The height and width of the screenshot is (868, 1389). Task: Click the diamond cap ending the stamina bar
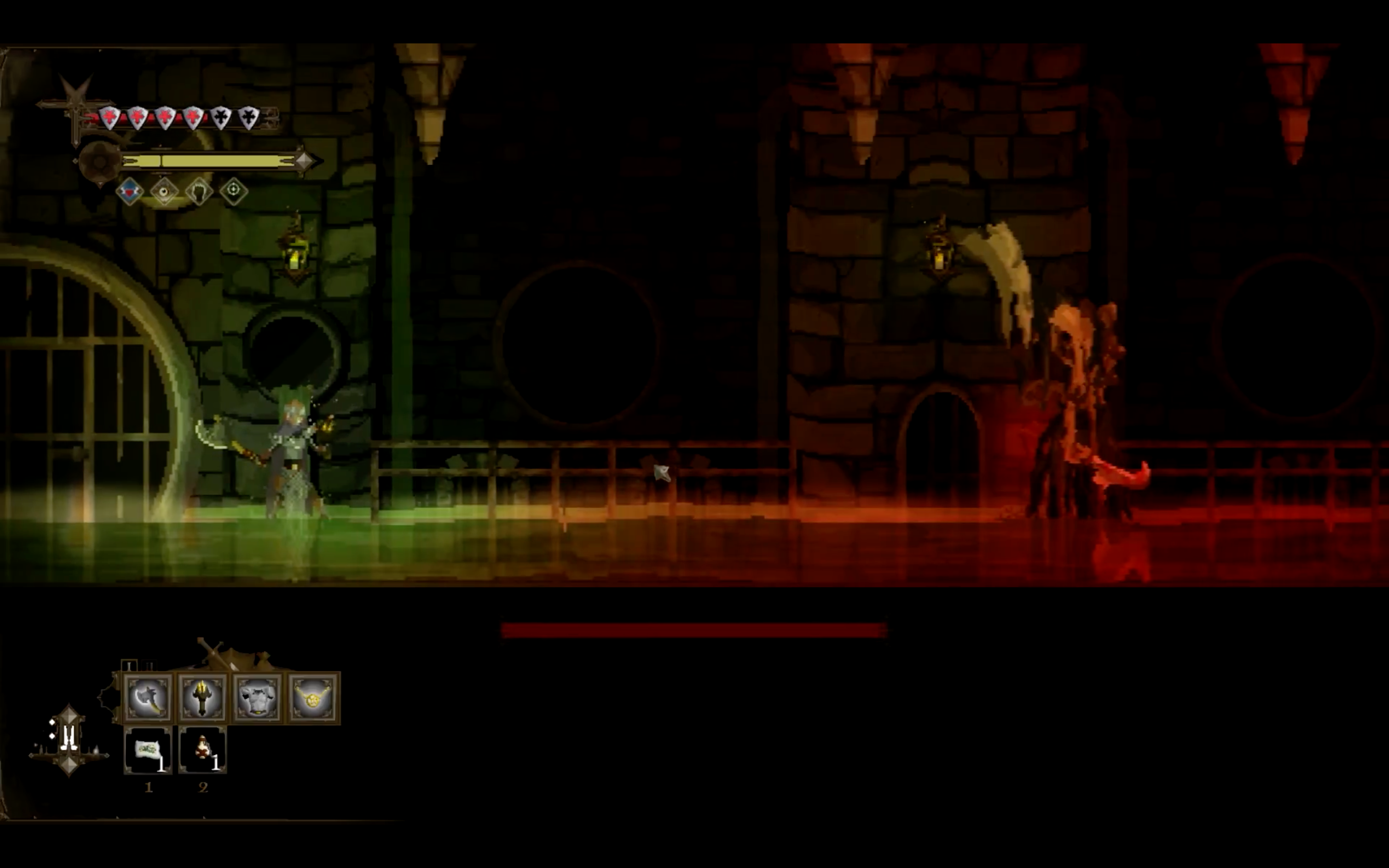pos(304,161)
